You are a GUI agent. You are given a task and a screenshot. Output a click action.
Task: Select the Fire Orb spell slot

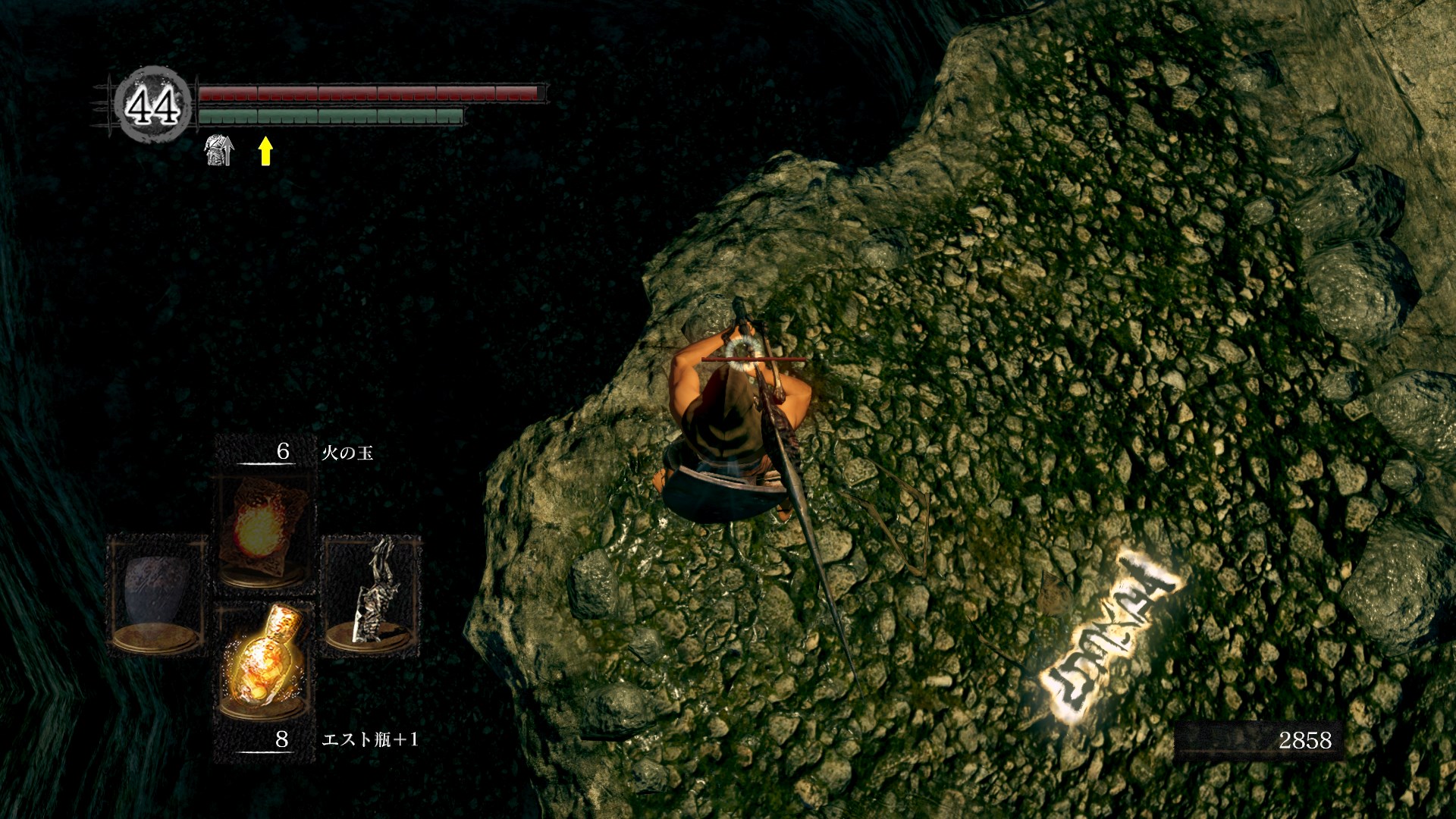(262, 531)
